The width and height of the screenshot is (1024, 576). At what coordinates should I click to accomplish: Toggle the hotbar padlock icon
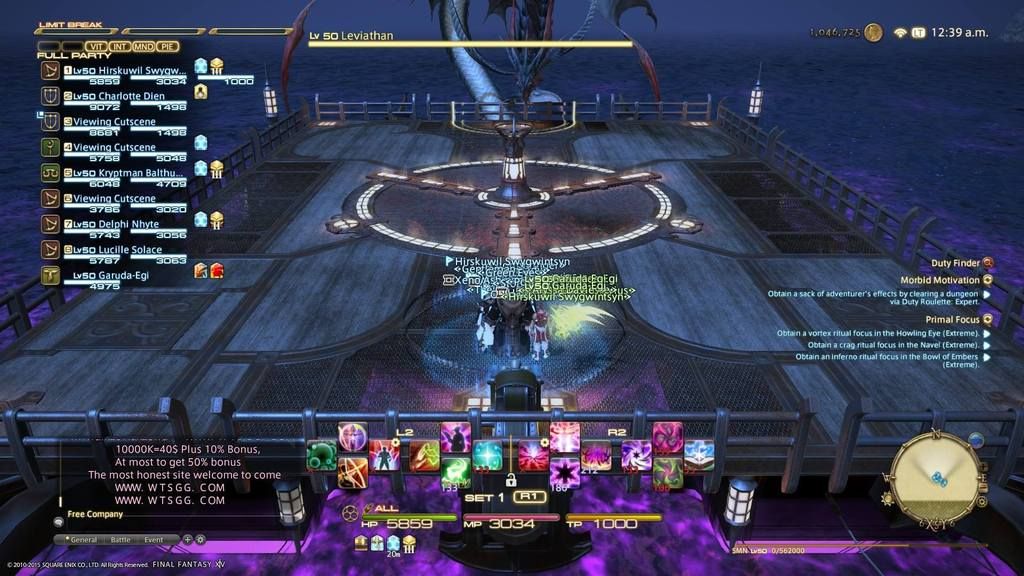coord(510,480)
